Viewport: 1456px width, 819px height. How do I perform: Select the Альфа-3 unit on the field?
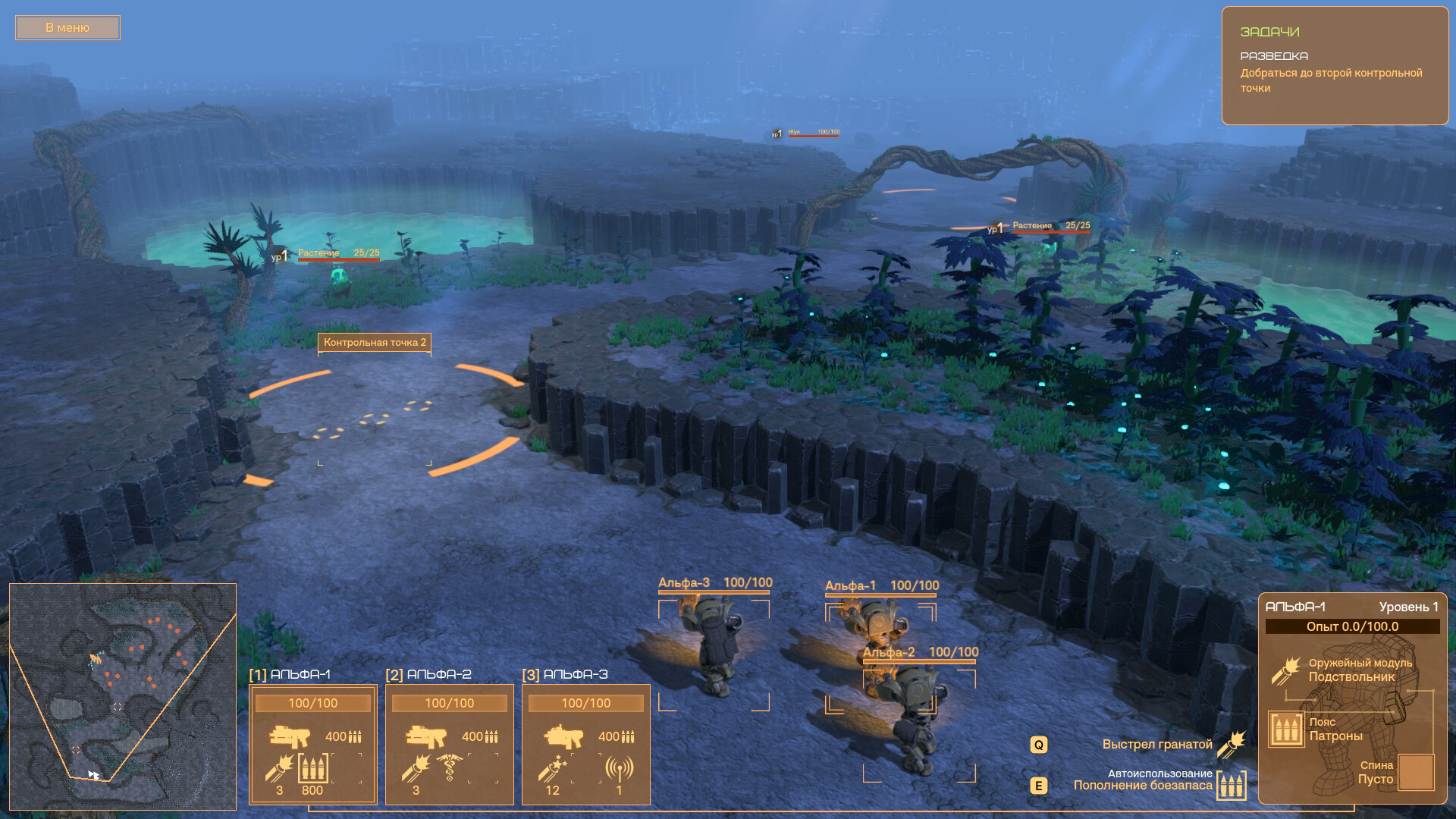[x=713, y=645]
